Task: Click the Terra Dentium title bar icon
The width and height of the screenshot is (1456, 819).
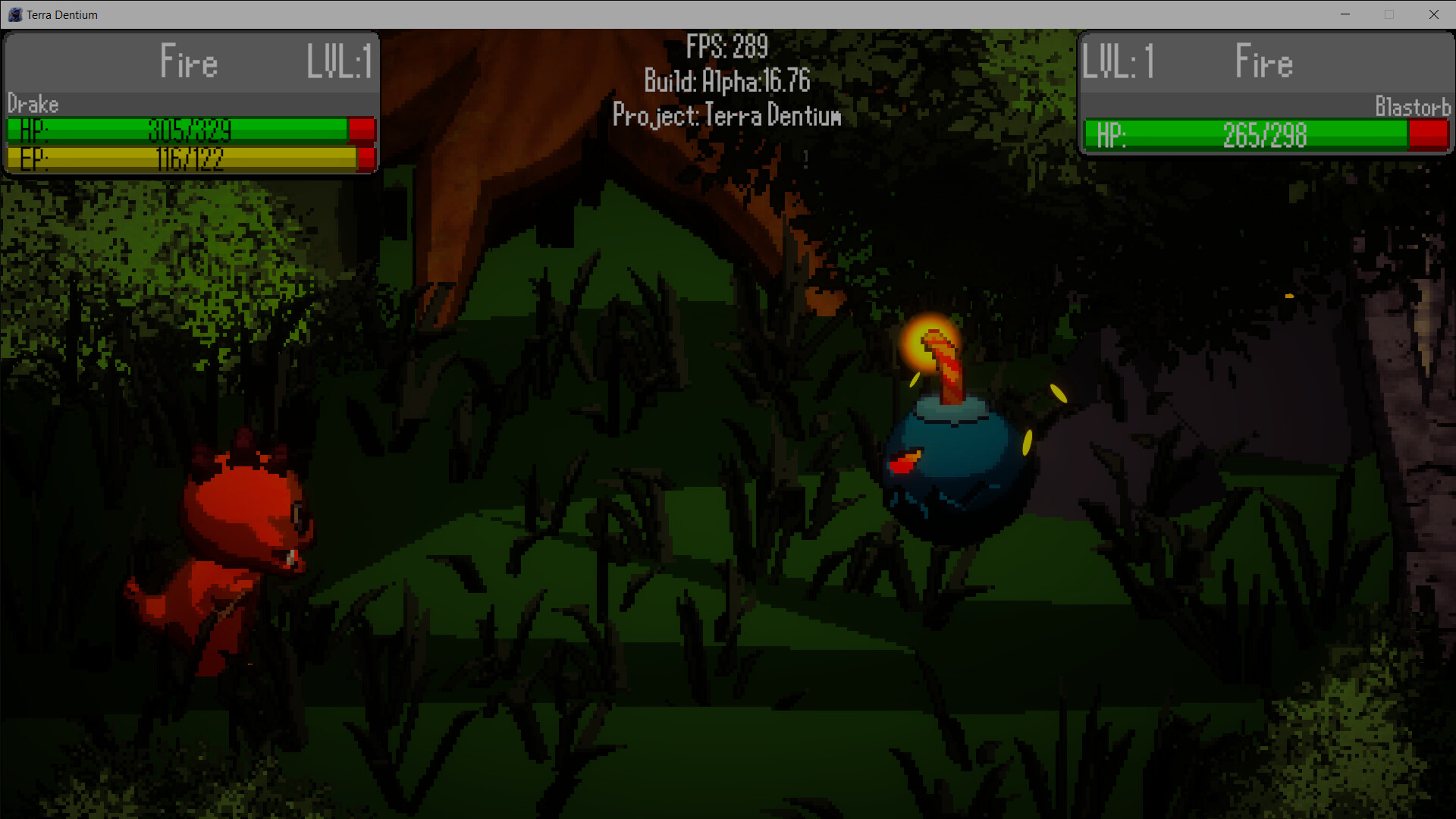Action: click(x=14, y=14)
